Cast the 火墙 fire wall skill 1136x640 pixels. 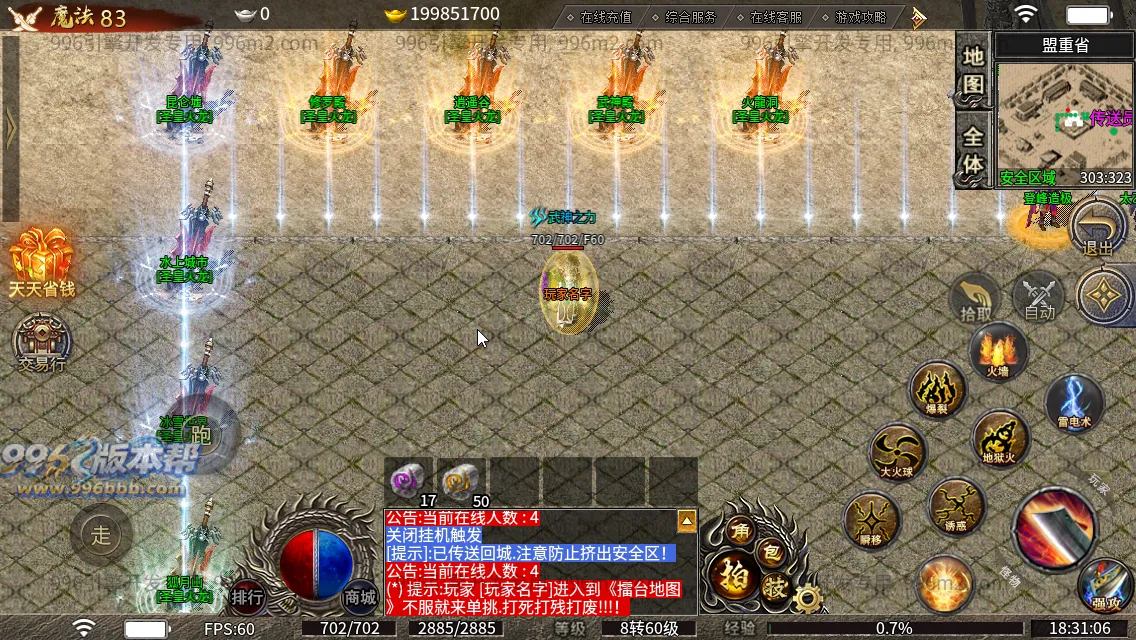click(998, 352)
